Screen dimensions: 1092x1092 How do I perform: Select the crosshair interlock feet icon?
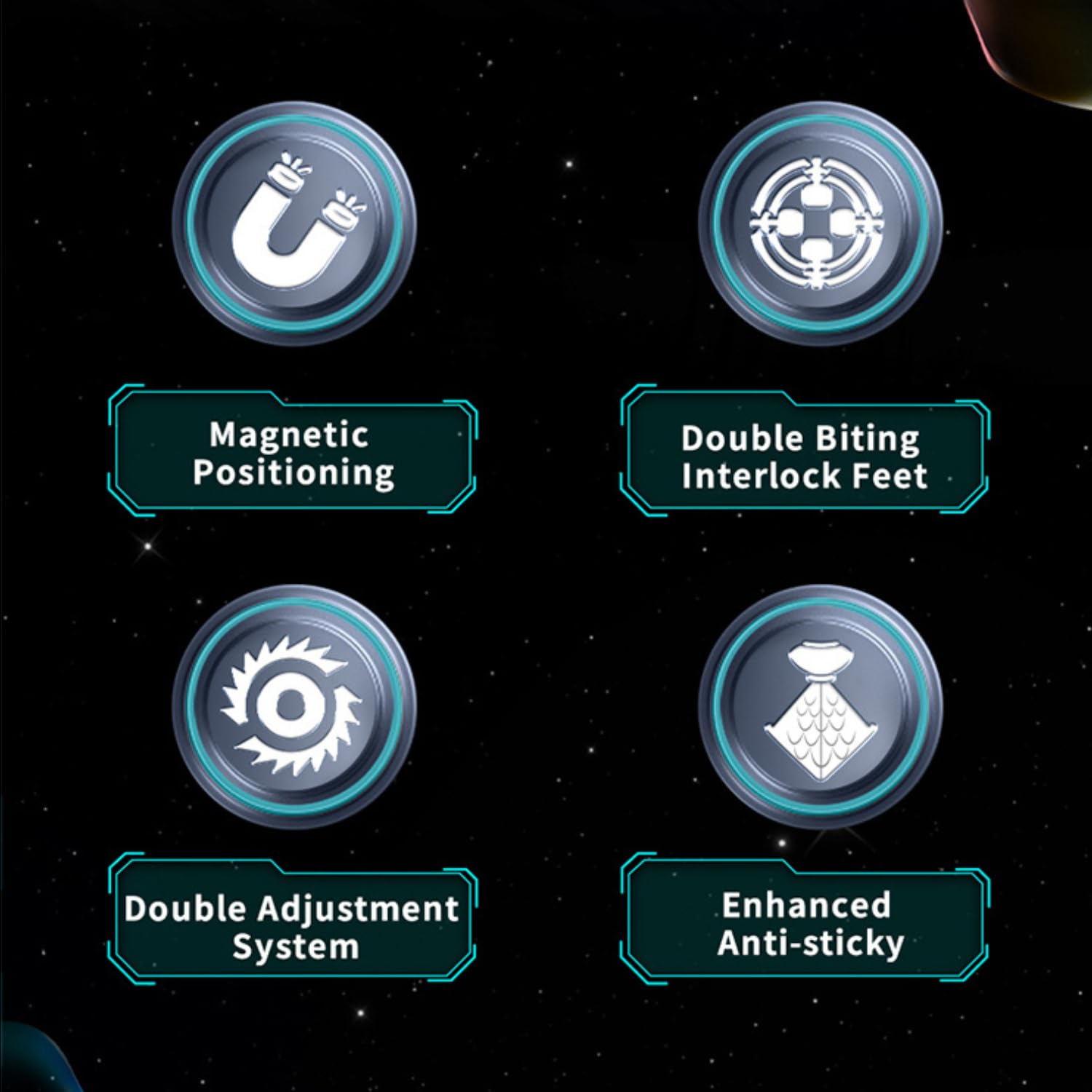click(x=819, y=223)
